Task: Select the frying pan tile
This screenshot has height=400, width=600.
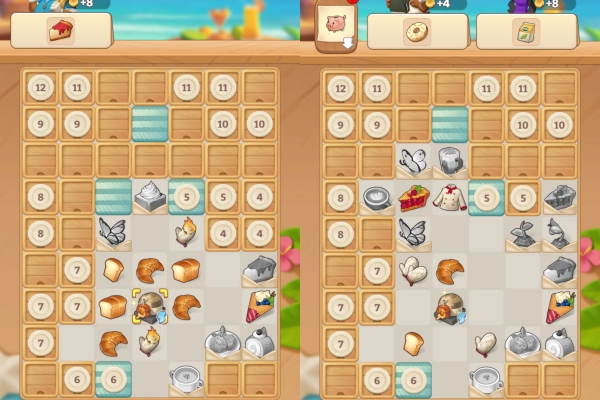Action: tap(377, 197)
